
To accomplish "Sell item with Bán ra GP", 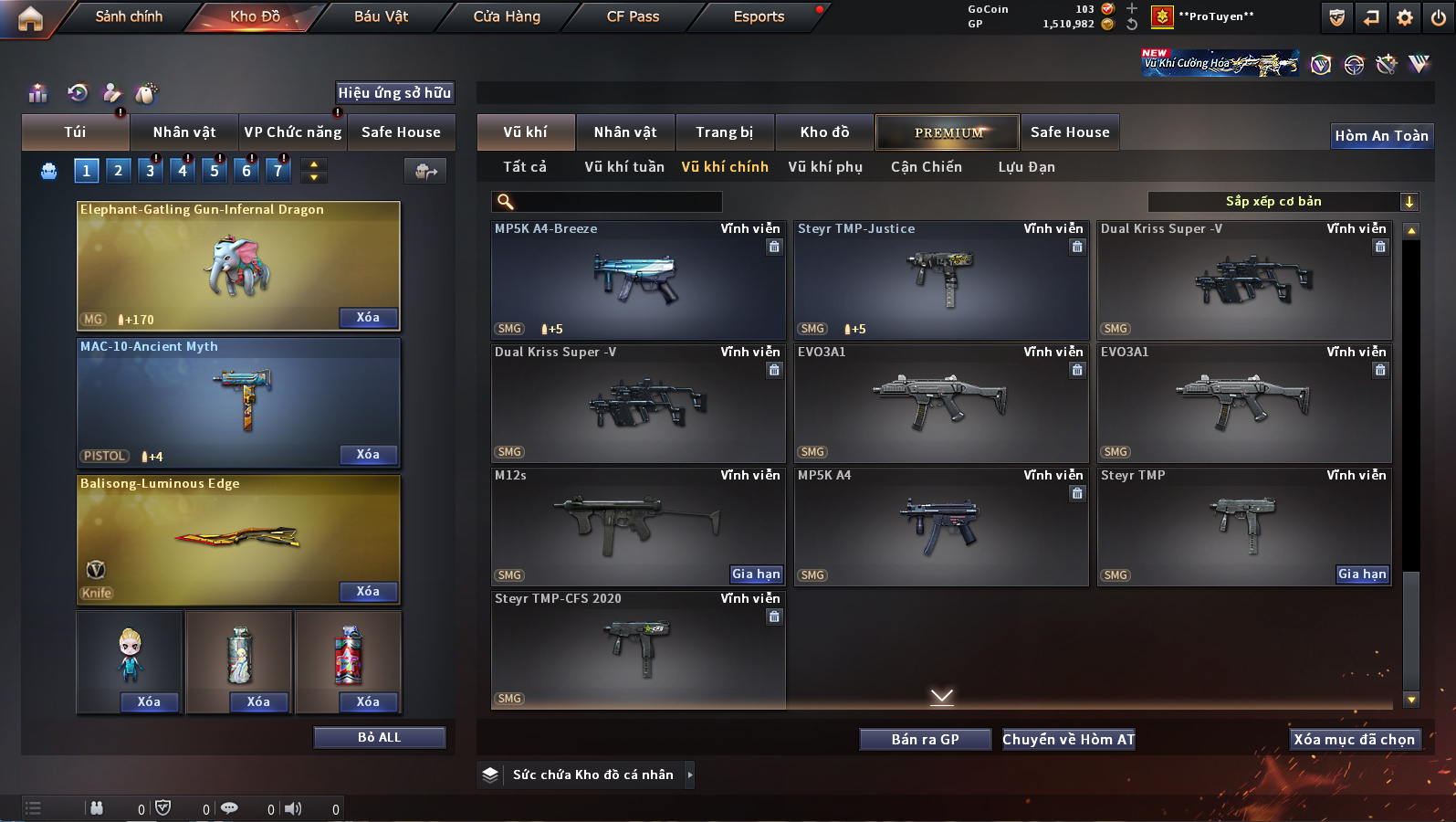I will pyautogui.click(x=925, y=740).
